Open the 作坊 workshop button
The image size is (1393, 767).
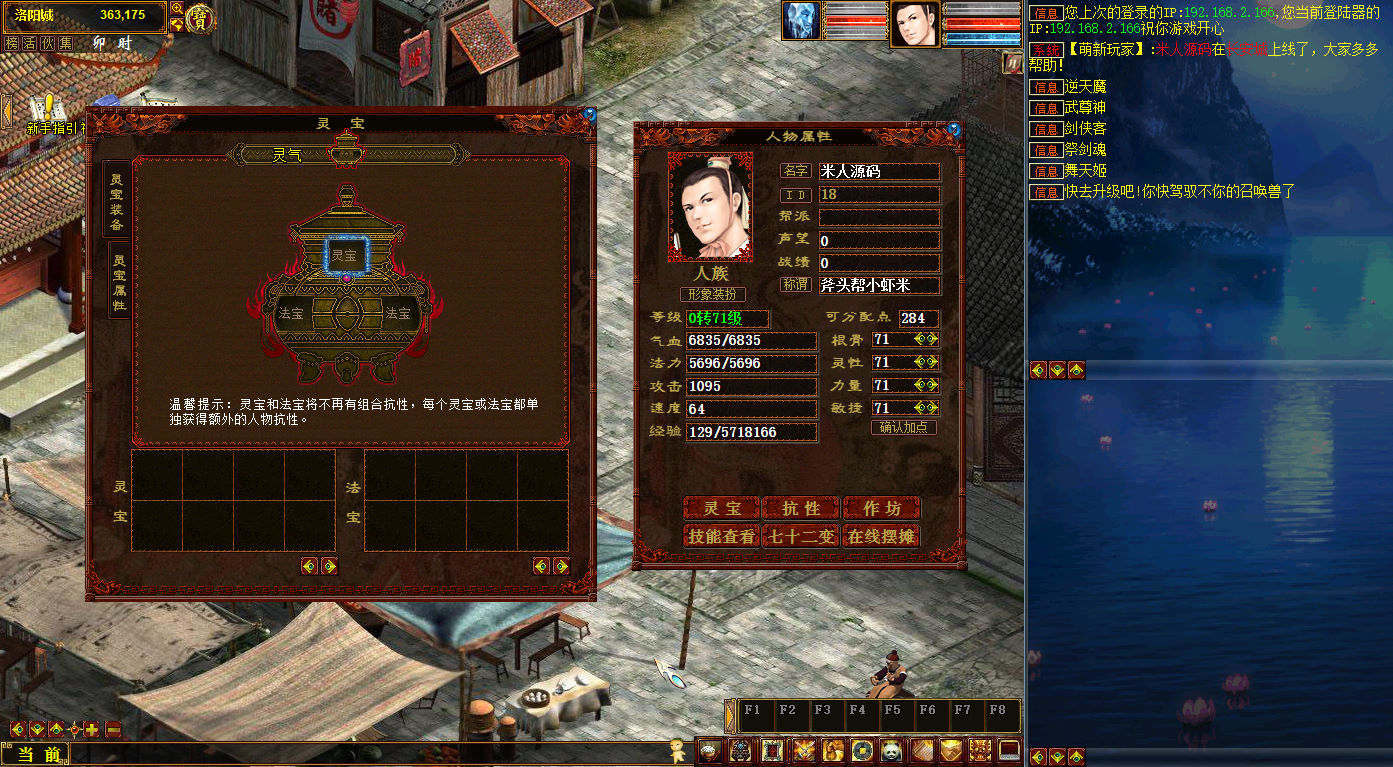click(x=881, y=508)
